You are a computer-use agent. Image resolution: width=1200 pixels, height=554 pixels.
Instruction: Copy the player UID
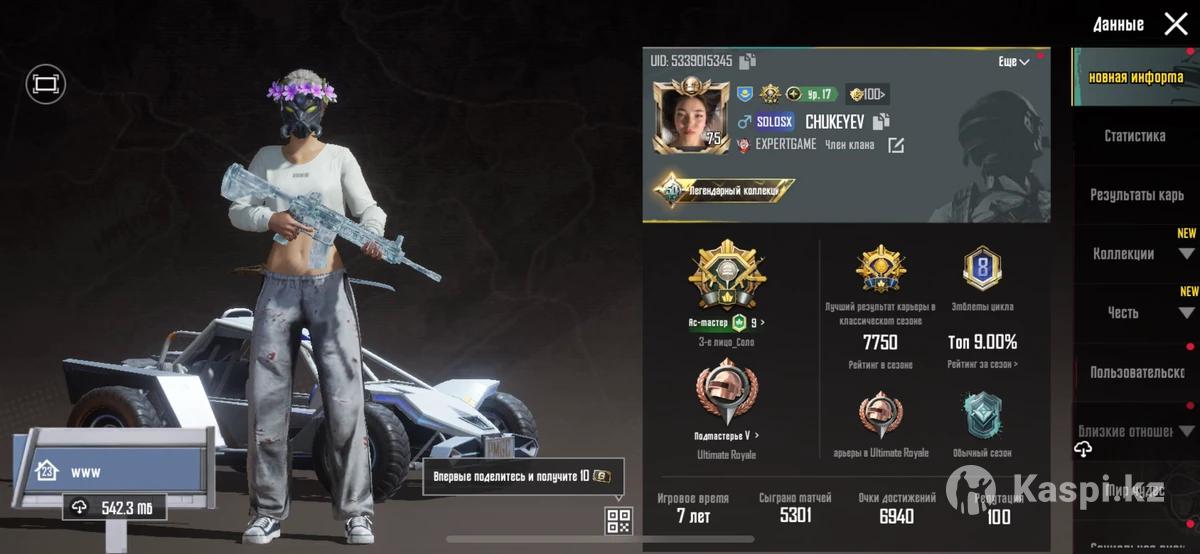[748, 62]
